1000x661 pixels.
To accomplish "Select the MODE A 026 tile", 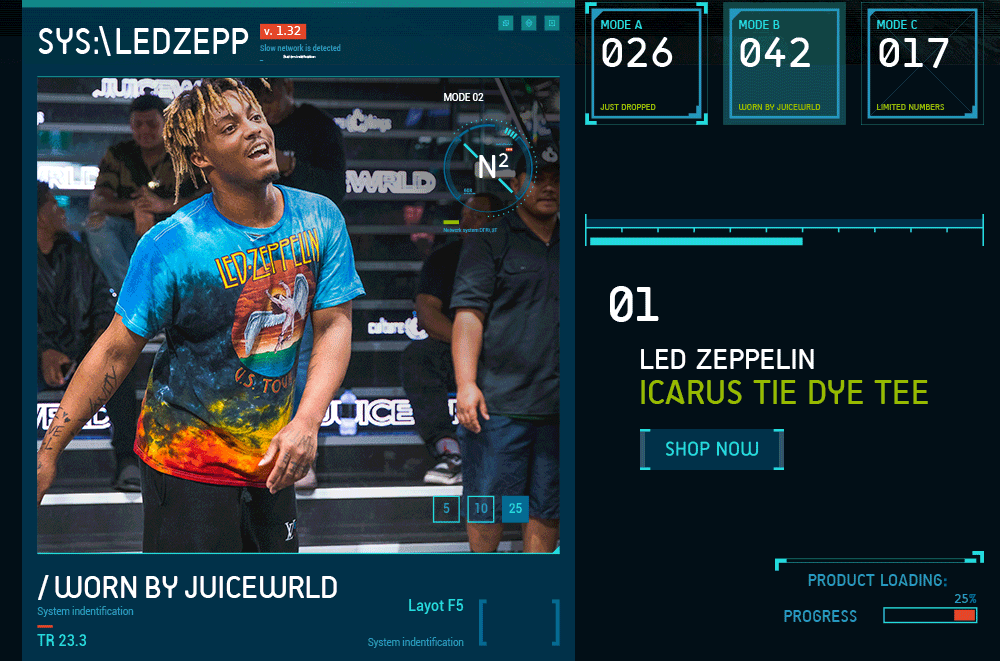I will (646, 63).
